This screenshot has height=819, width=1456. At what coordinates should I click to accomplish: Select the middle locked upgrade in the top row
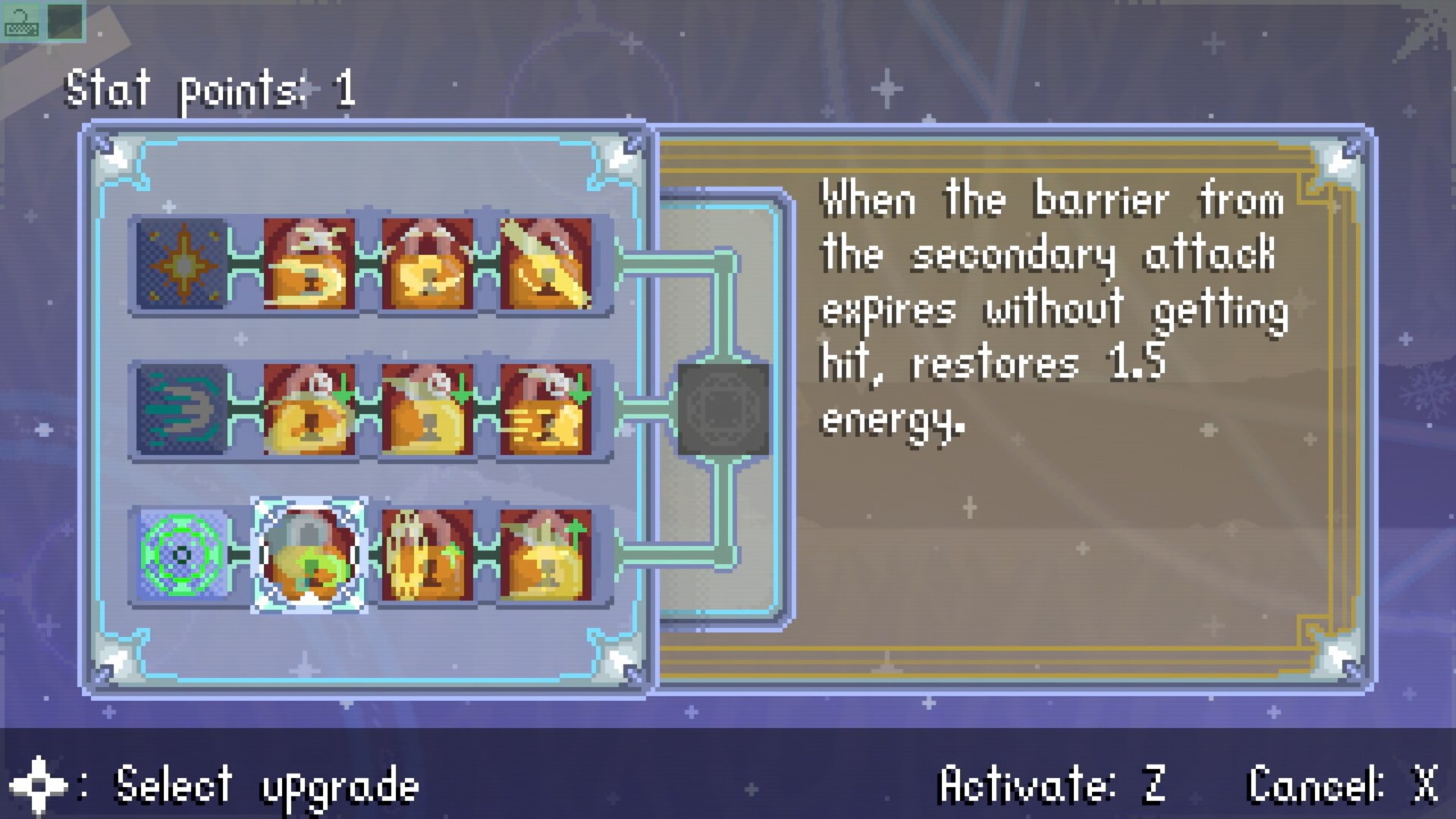pyautogui.click(x=428, y=265)
